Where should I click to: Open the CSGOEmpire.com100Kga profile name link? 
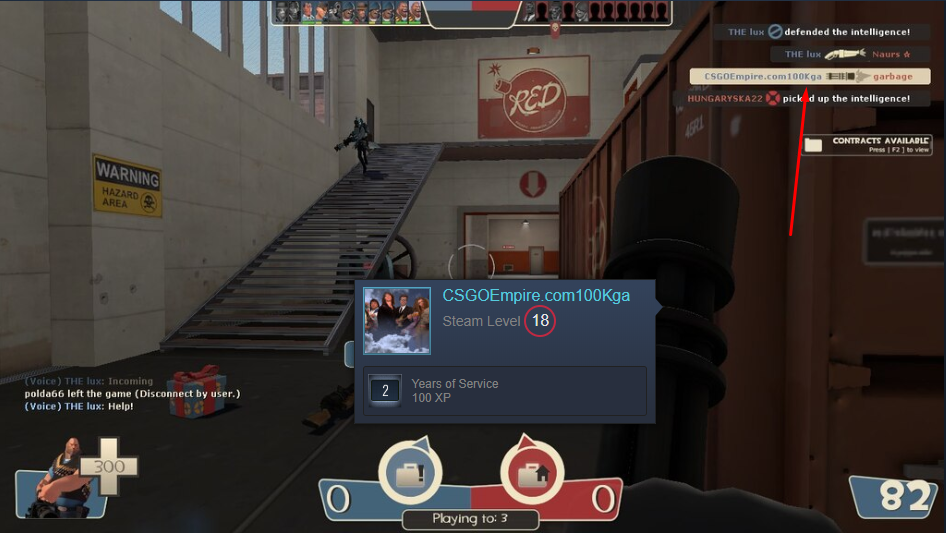(x=536, y=296)
